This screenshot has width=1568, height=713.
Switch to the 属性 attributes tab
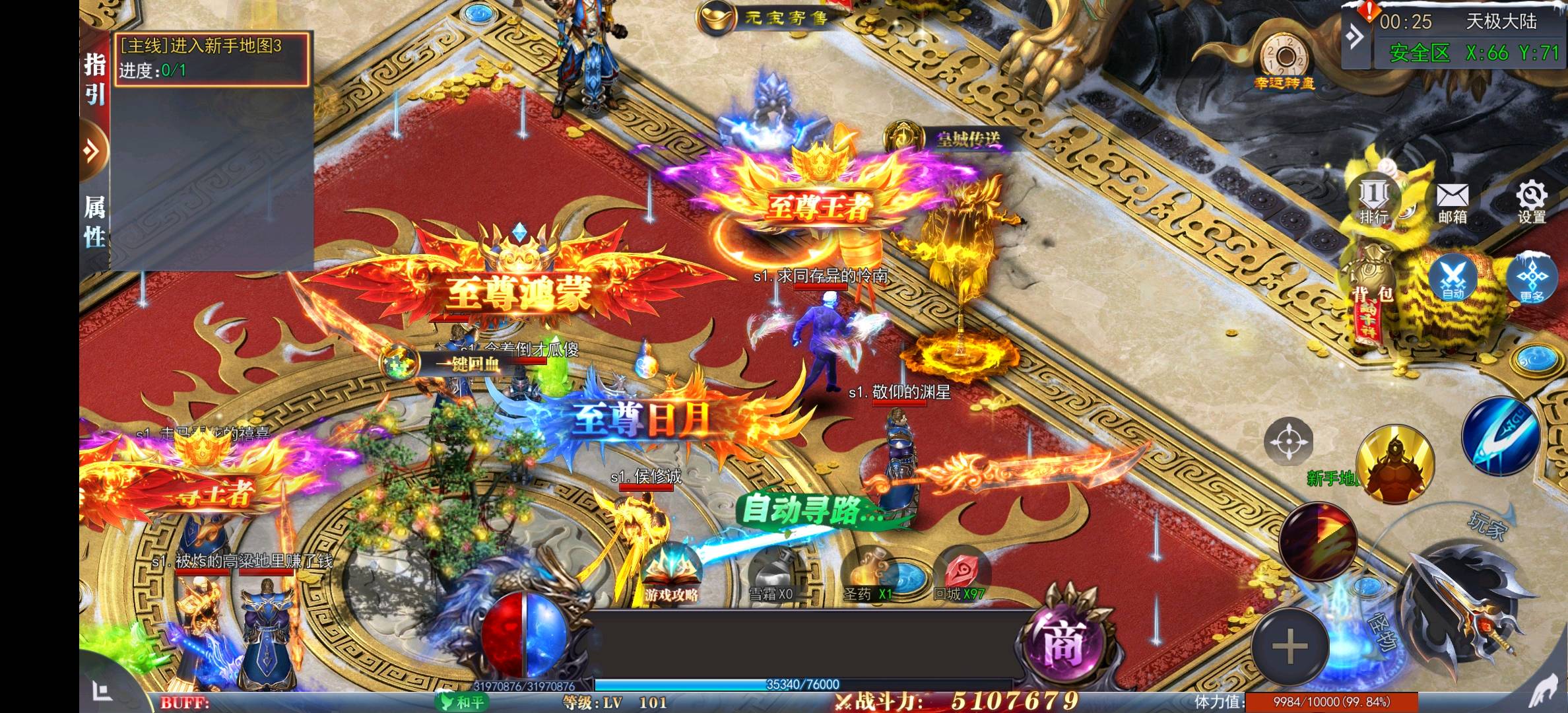point(94,222)
